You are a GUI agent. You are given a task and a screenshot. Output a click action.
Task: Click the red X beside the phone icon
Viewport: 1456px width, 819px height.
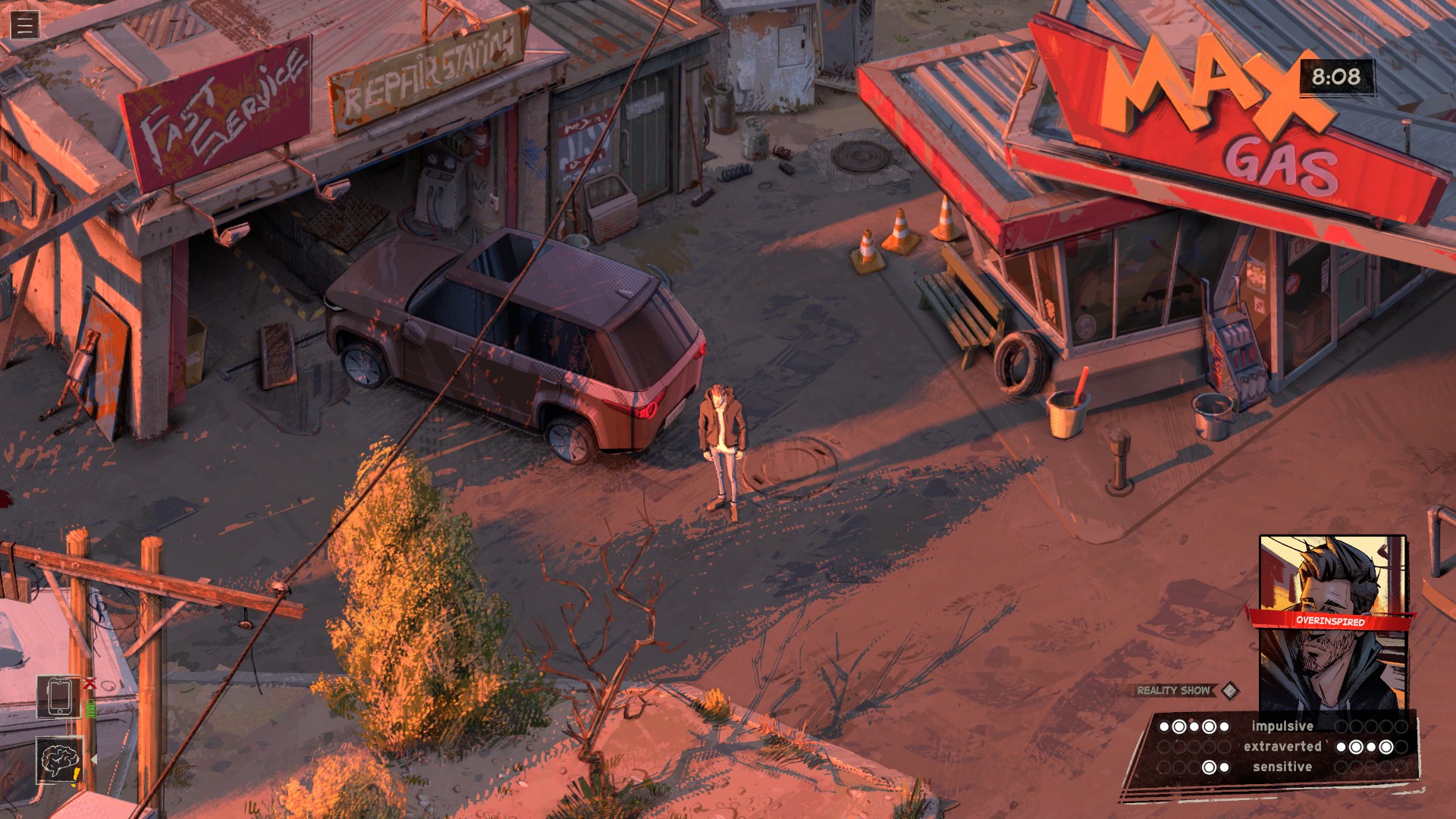click(x=89, y=684)
